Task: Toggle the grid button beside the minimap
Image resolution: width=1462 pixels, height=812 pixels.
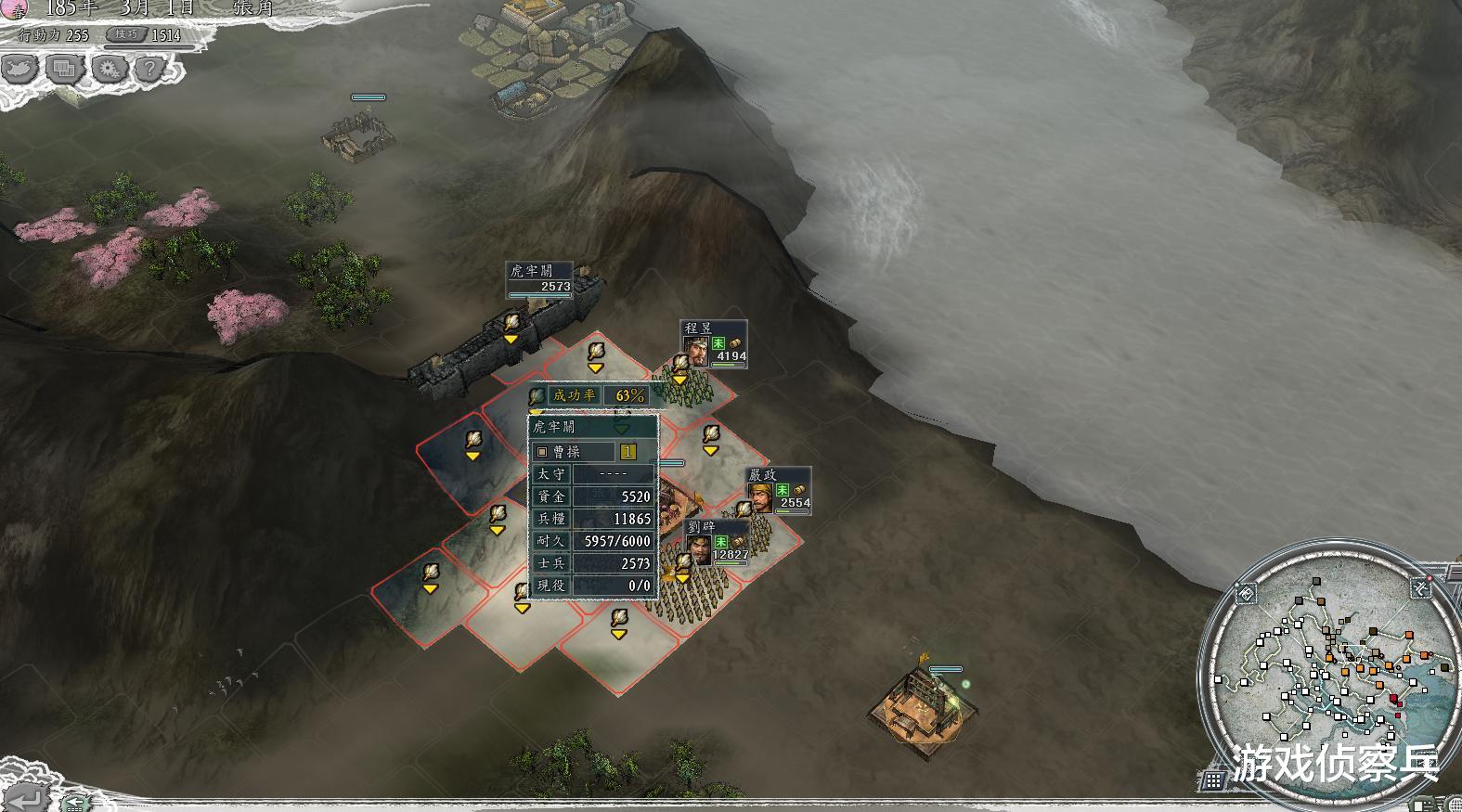Action: click(x=1213, y=780)
